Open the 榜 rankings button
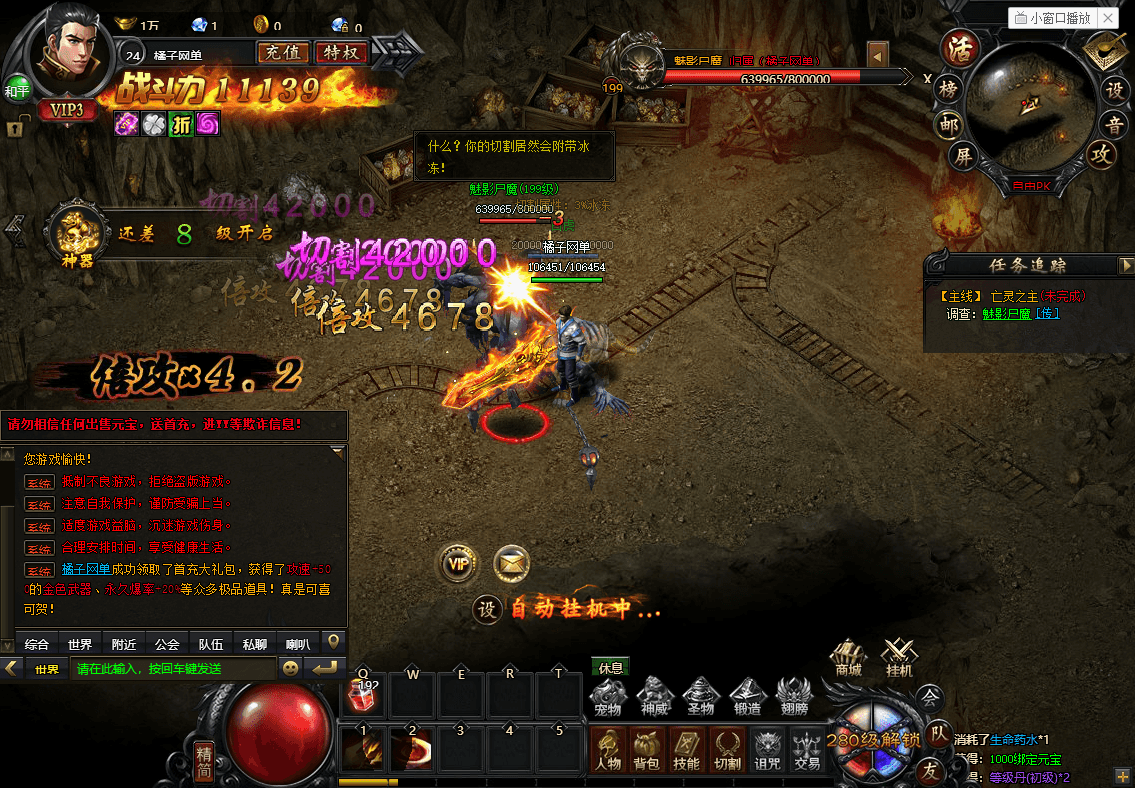1135x788 pixels. (x=949, y=89)
